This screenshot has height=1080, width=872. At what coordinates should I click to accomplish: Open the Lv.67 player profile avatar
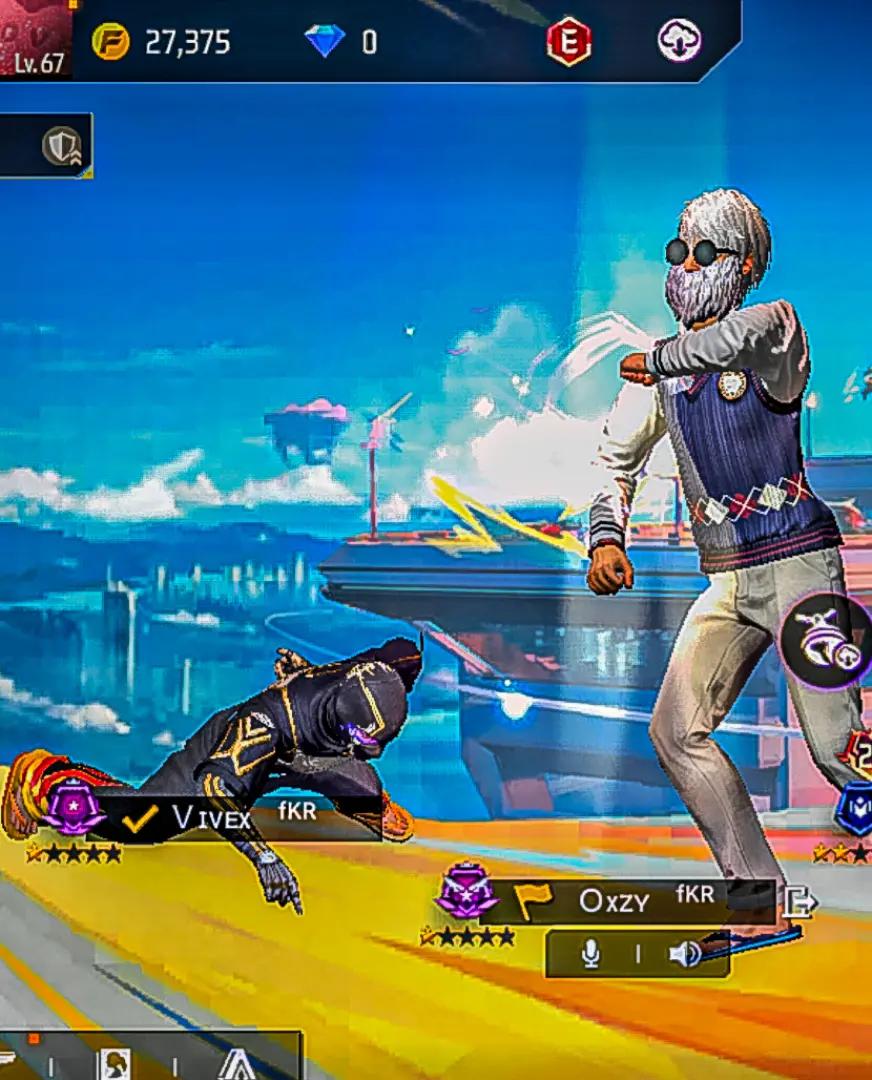[36, 38]
